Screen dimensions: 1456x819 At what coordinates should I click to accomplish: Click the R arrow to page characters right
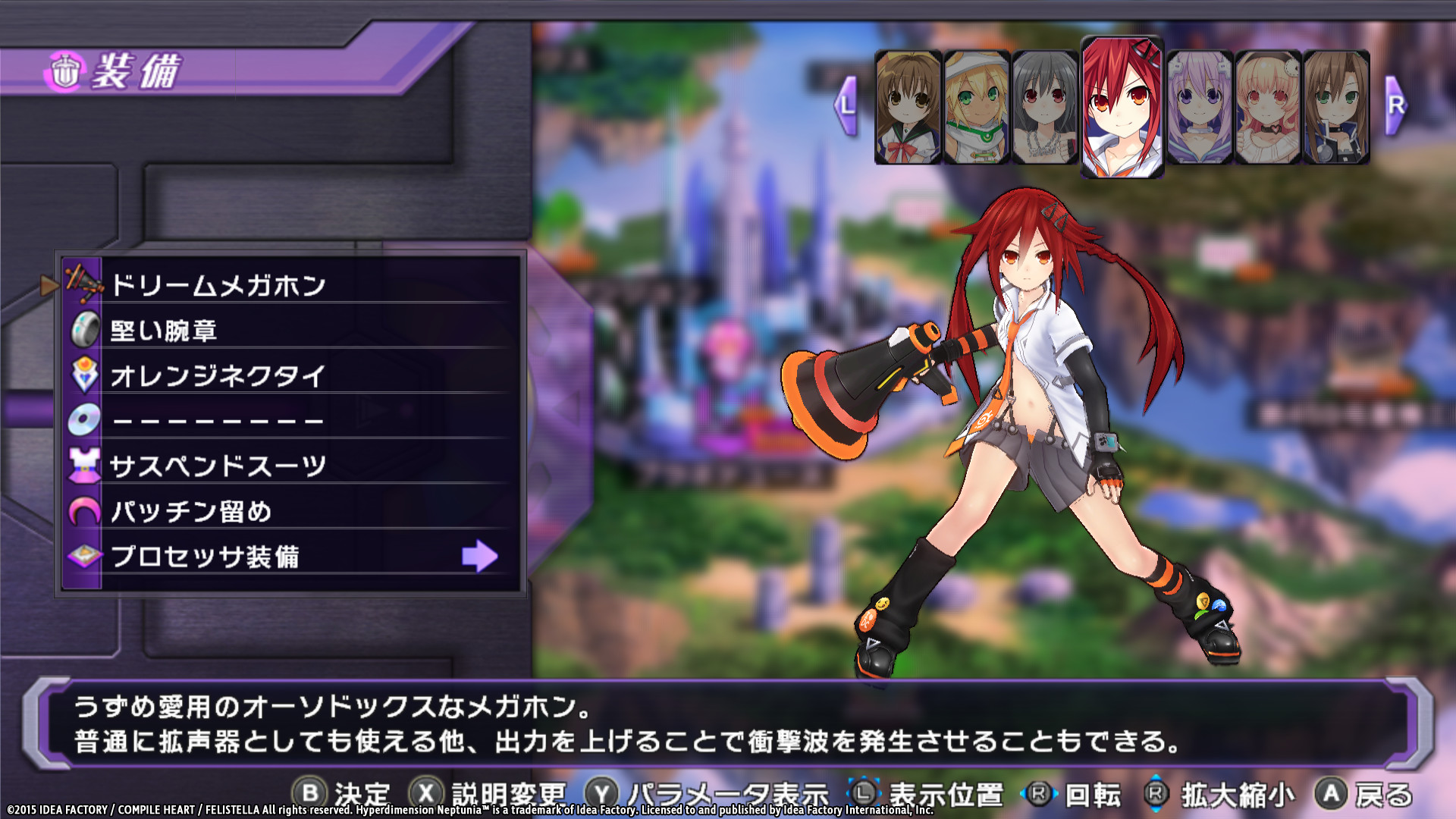(1394, 106)
